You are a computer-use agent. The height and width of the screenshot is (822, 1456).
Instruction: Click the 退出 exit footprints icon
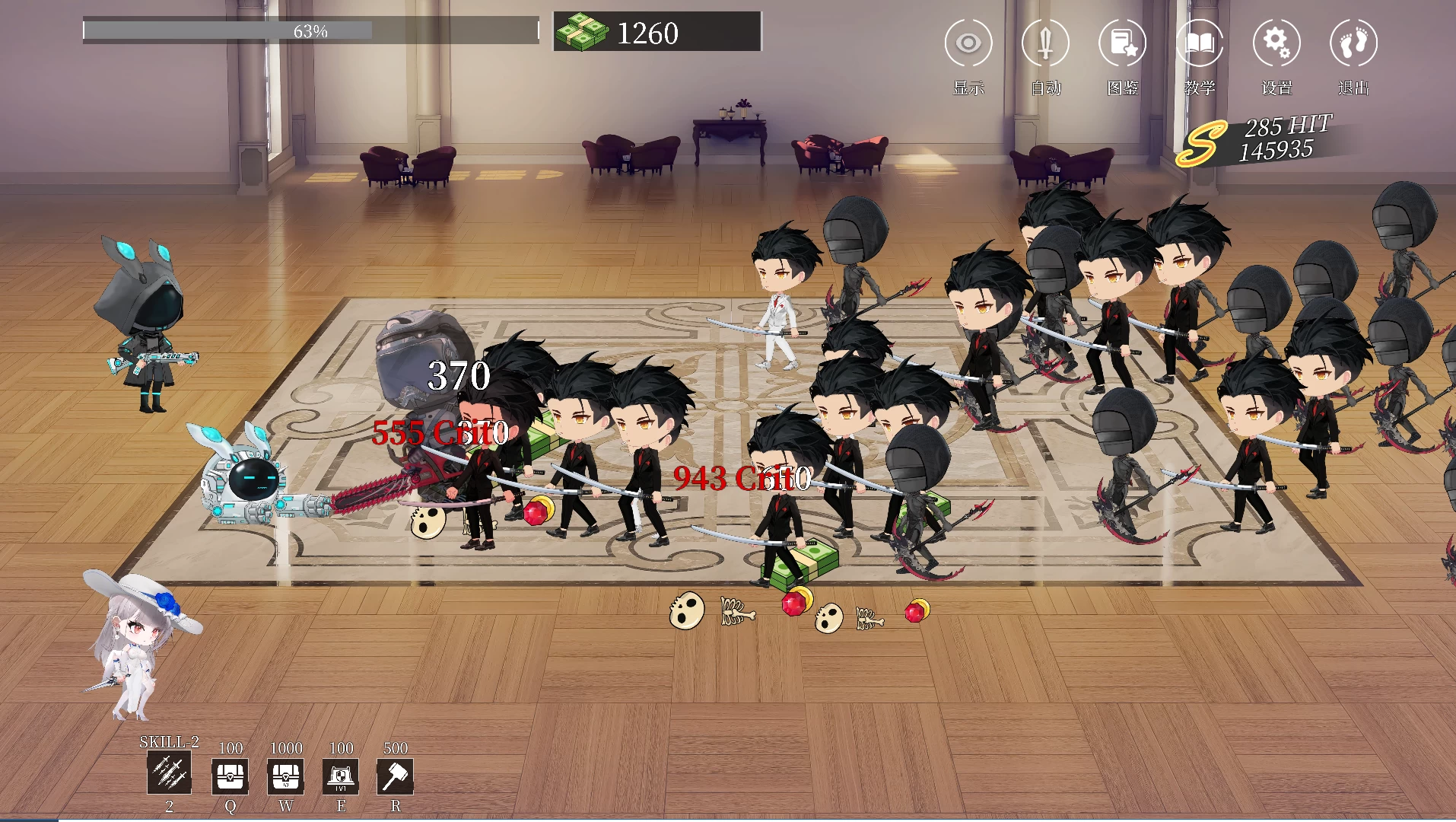[x=1353, y=43]
